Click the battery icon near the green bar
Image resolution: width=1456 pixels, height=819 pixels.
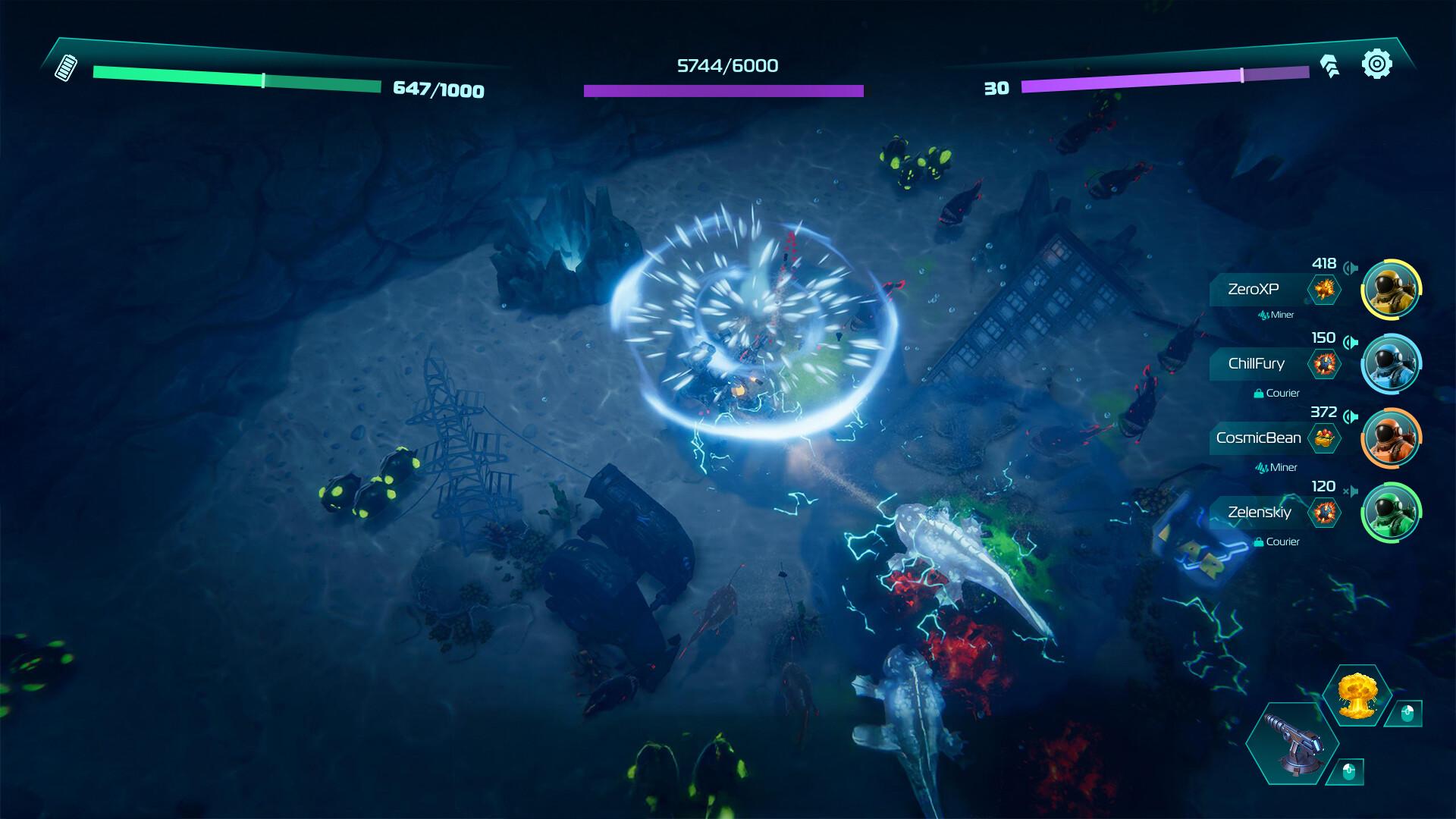pyautogui.click(x=67, y=70)
